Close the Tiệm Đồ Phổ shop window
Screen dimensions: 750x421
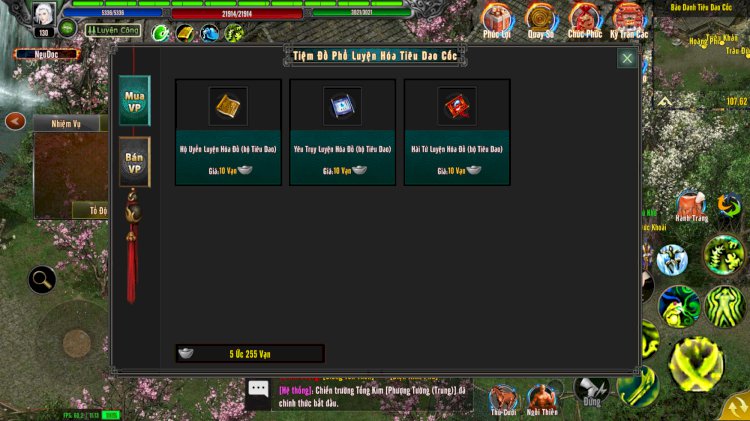click(627, 59)
